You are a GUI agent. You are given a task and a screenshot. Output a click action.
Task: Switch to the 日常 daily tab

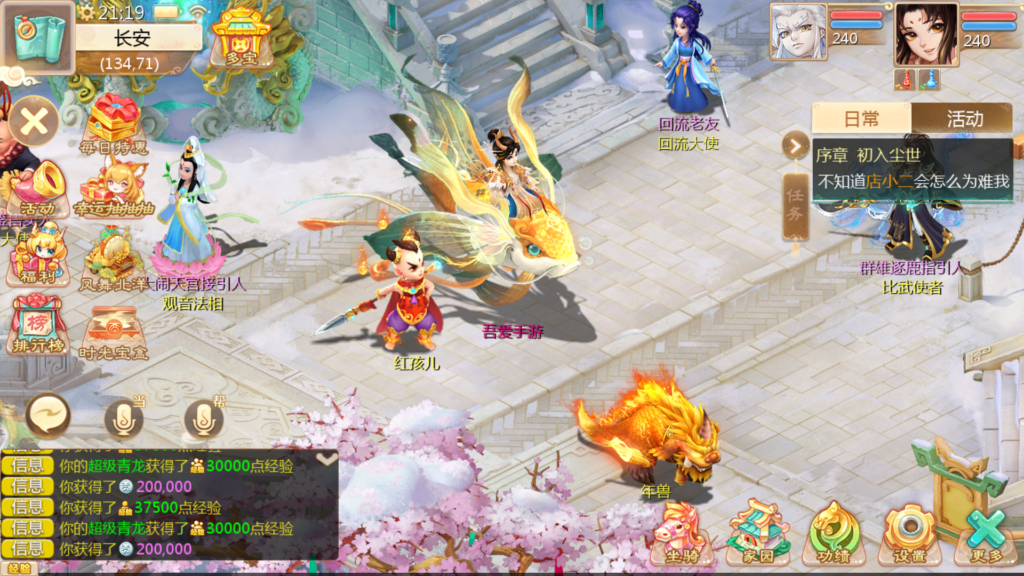pyautogui.click(x=861, y=119)
